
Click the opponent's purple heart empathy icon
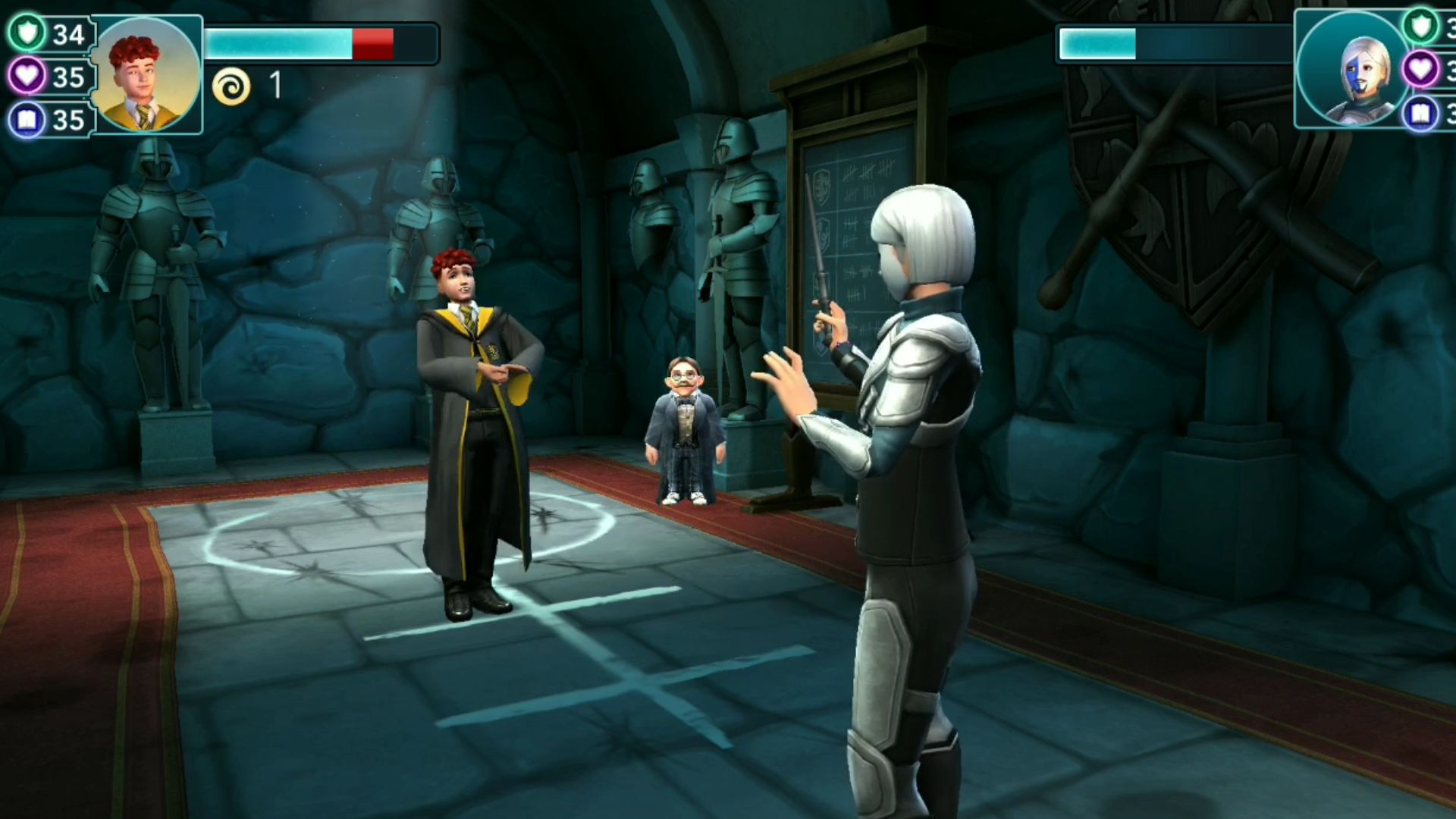coord(1422,71)
